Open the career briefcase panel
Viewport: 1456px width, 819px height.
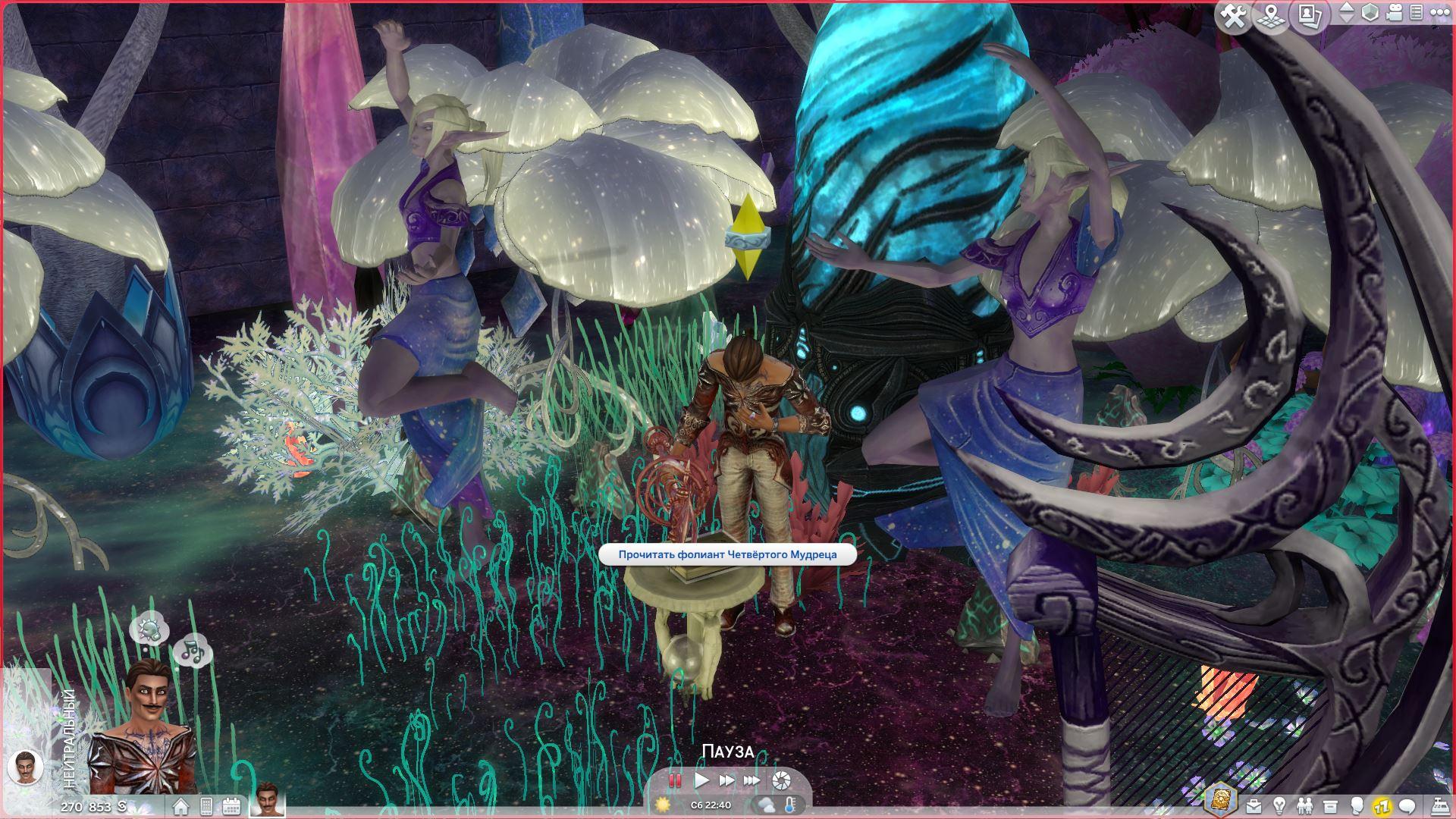pyautogui.click(x=1254, y=806)
